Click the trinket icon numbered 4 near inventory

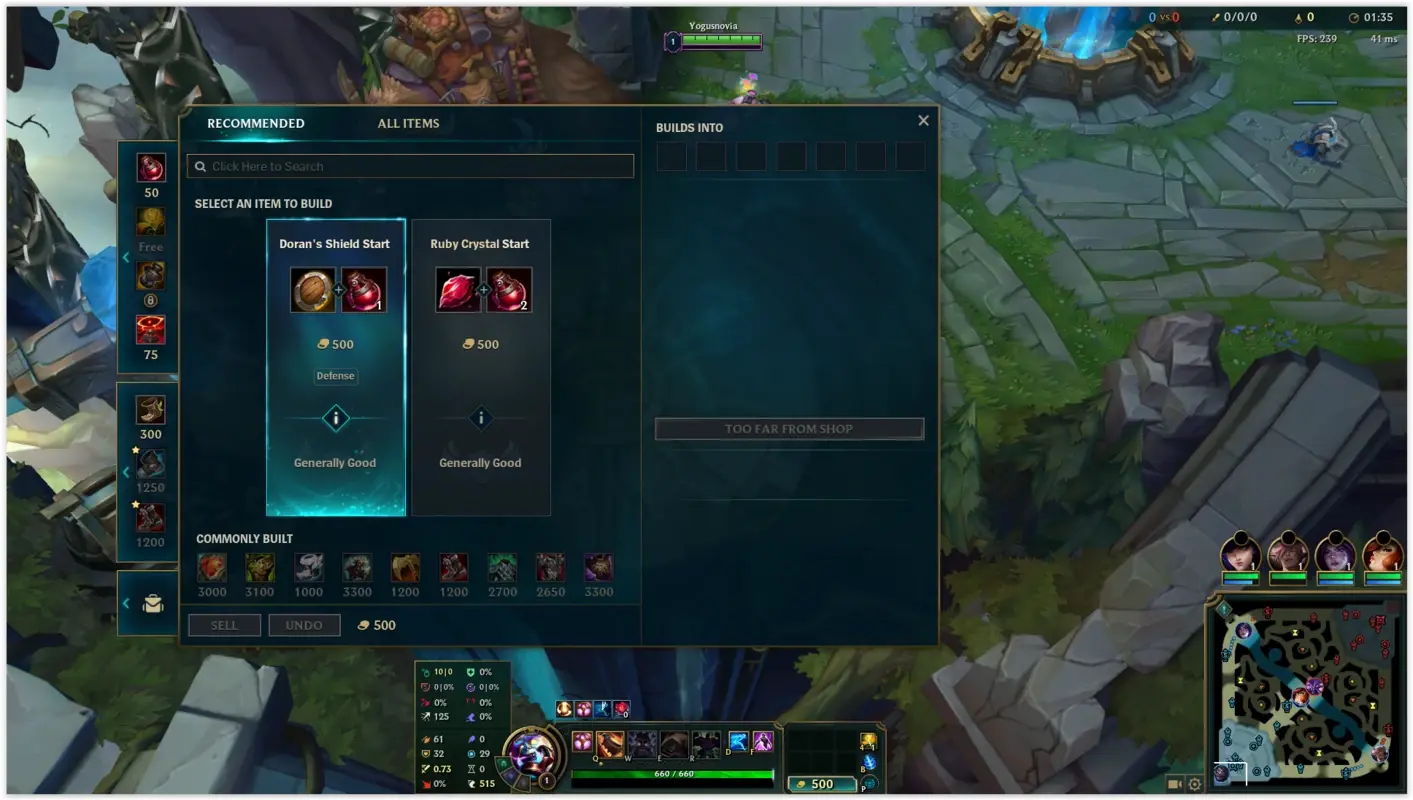pyautogui.click(x=867, y=741)
